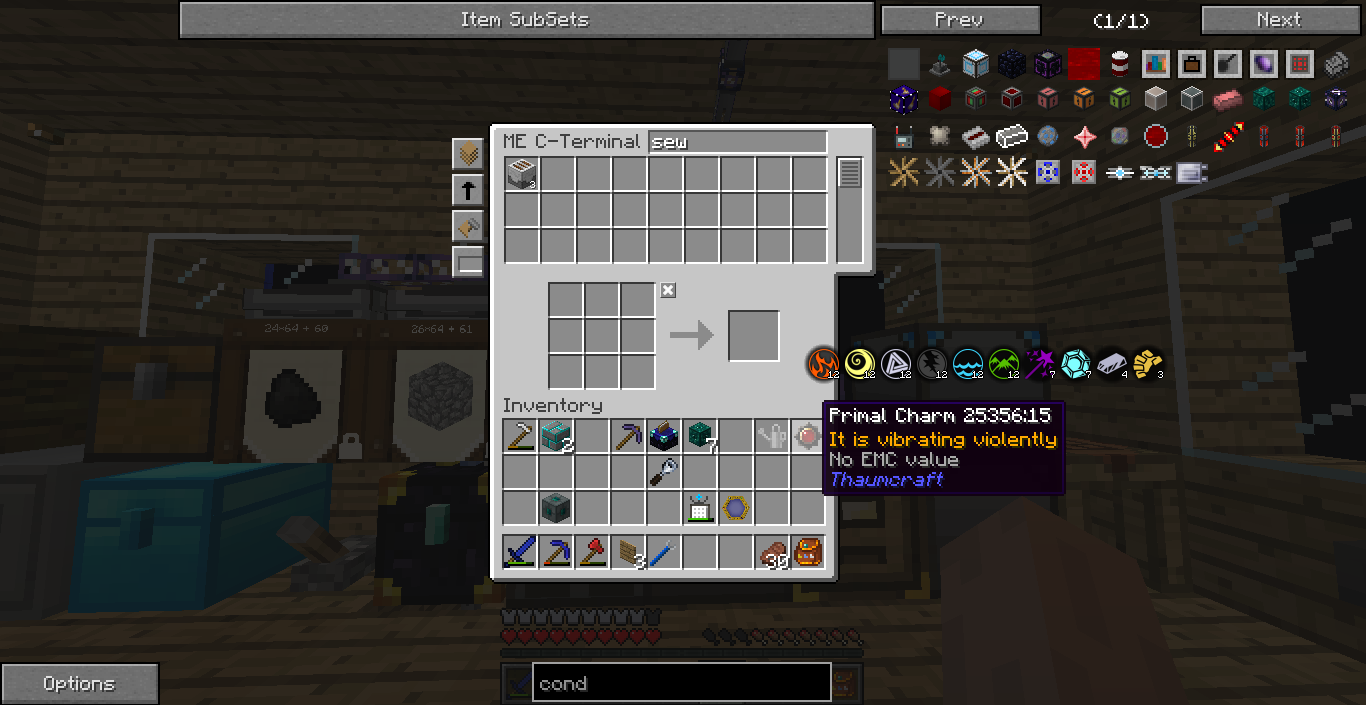Toggle the terminal sort-direction arrow button
The height and width of the screenshot is (705, 1366).
coord(468,190)
